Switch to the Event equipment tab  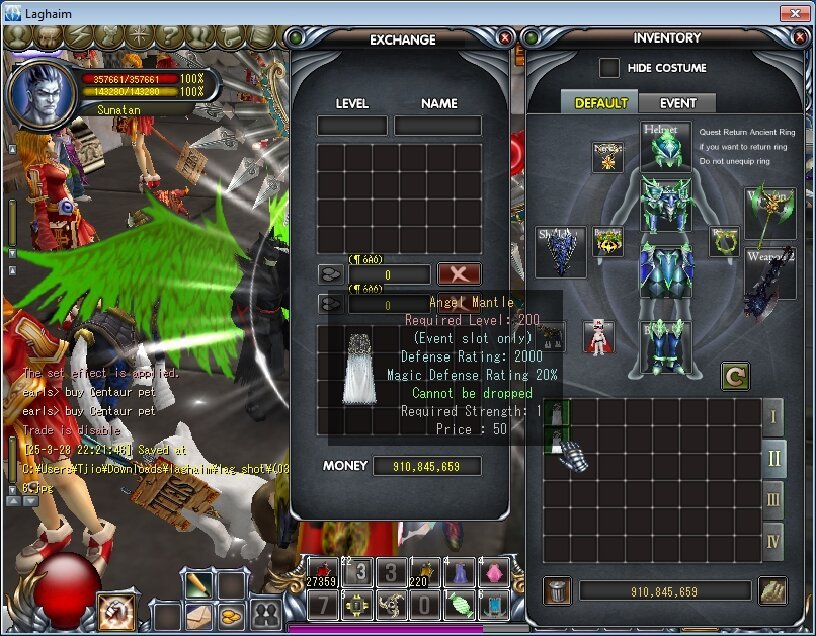pyautogui.click(x=678, y=103)
